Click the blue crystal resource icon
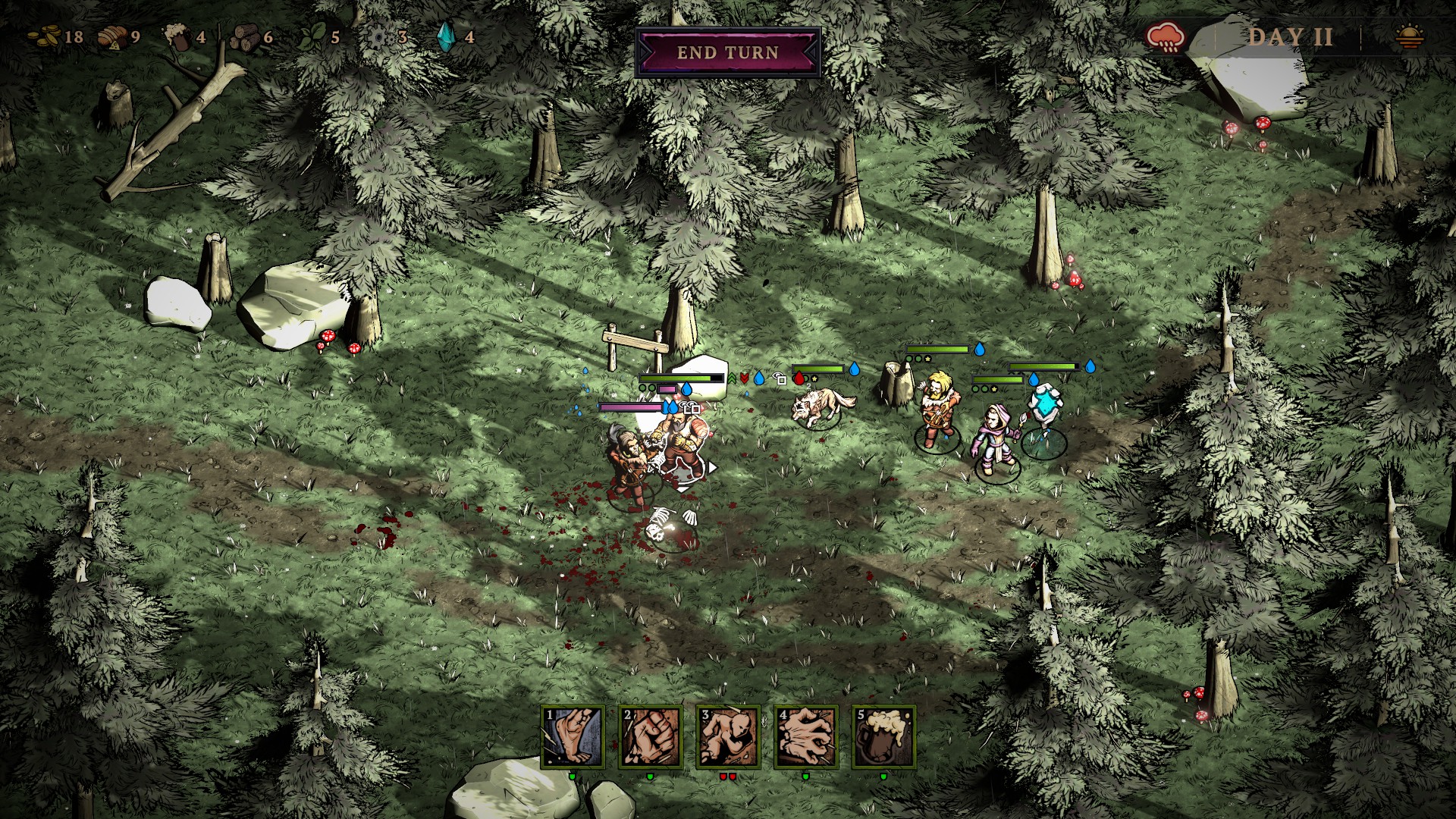The image size is (1456, 819). [x=446, y=36]
